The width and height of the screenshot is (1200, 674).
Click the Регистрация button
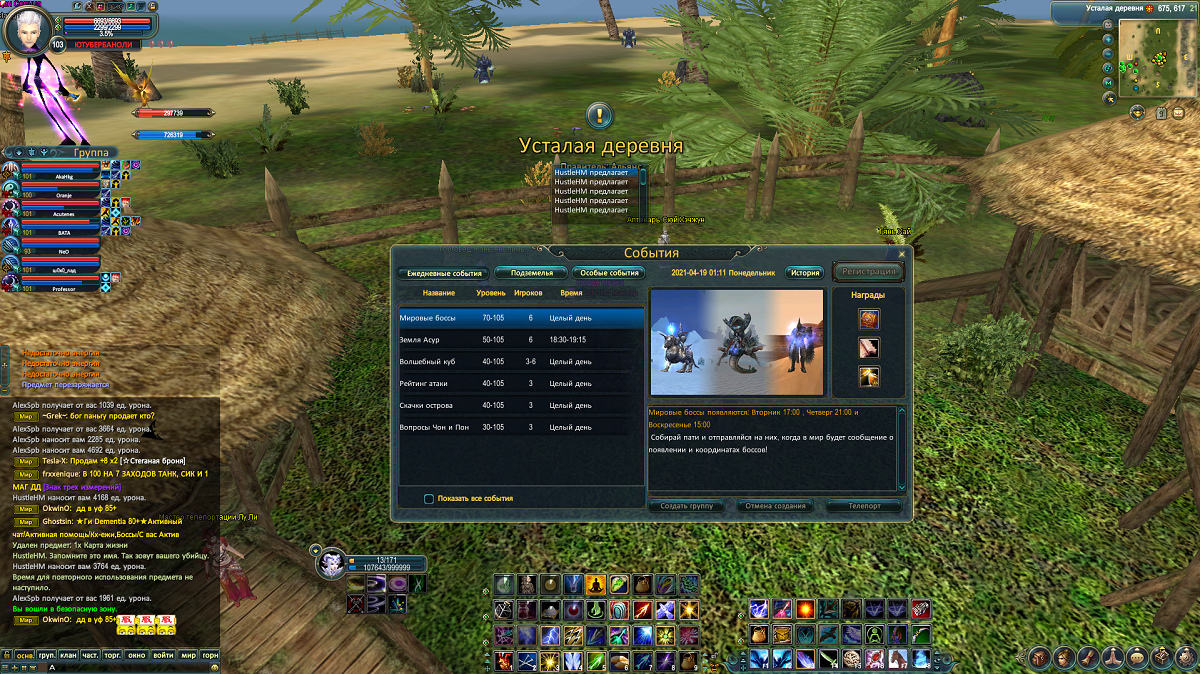868,272
